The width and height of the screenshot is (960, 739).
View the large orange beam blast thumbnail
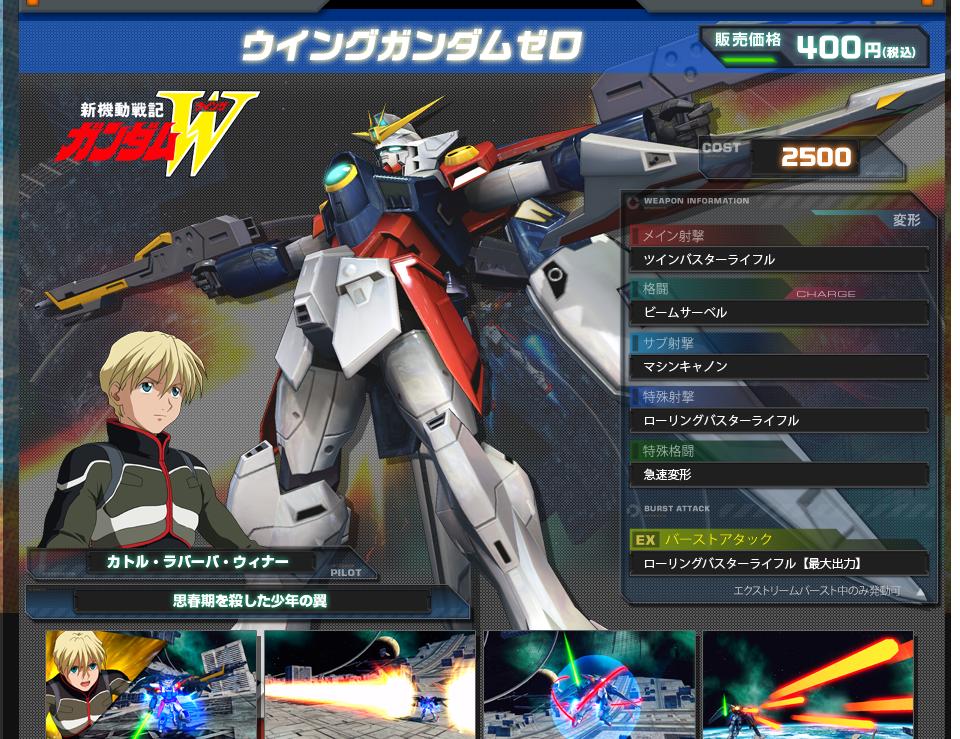(370, 686)
